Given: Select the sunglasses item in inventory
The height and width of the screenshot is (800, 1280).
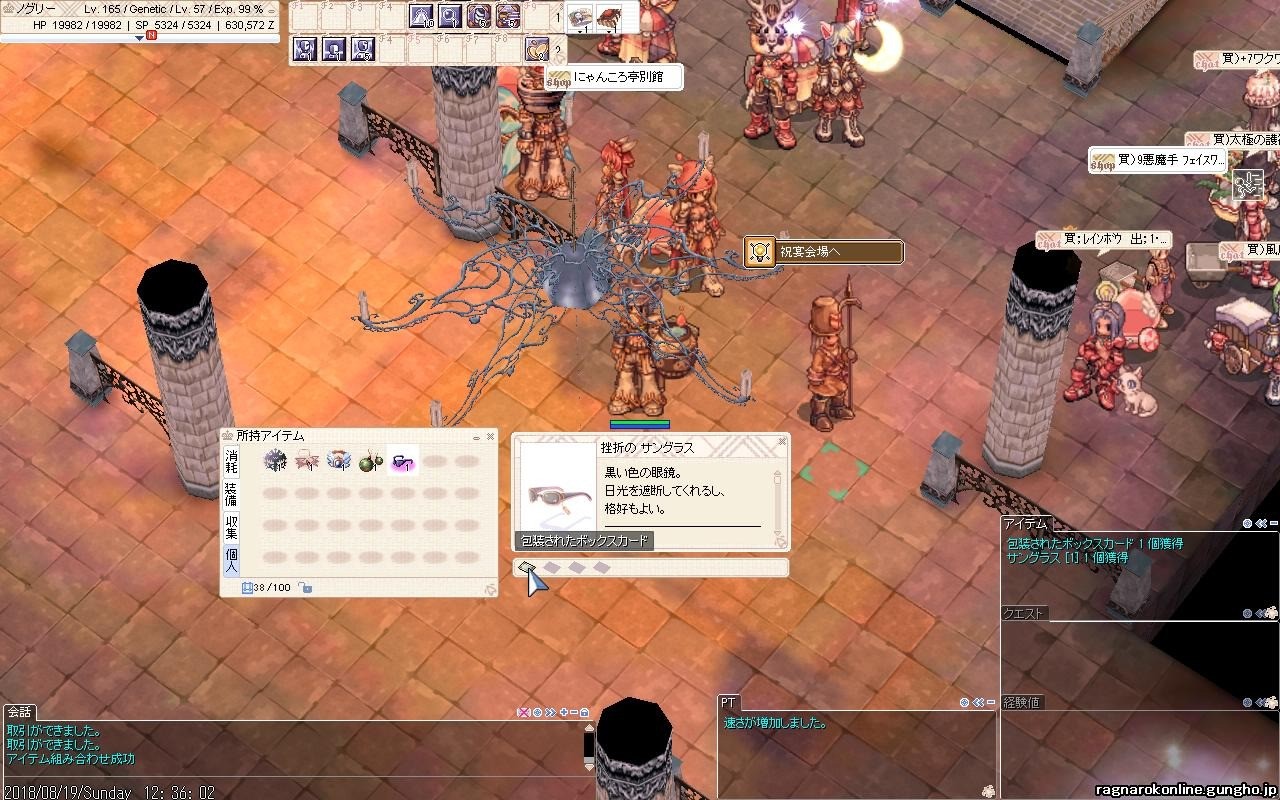Looking at the screenshot, I should click(x=402, y=461).
